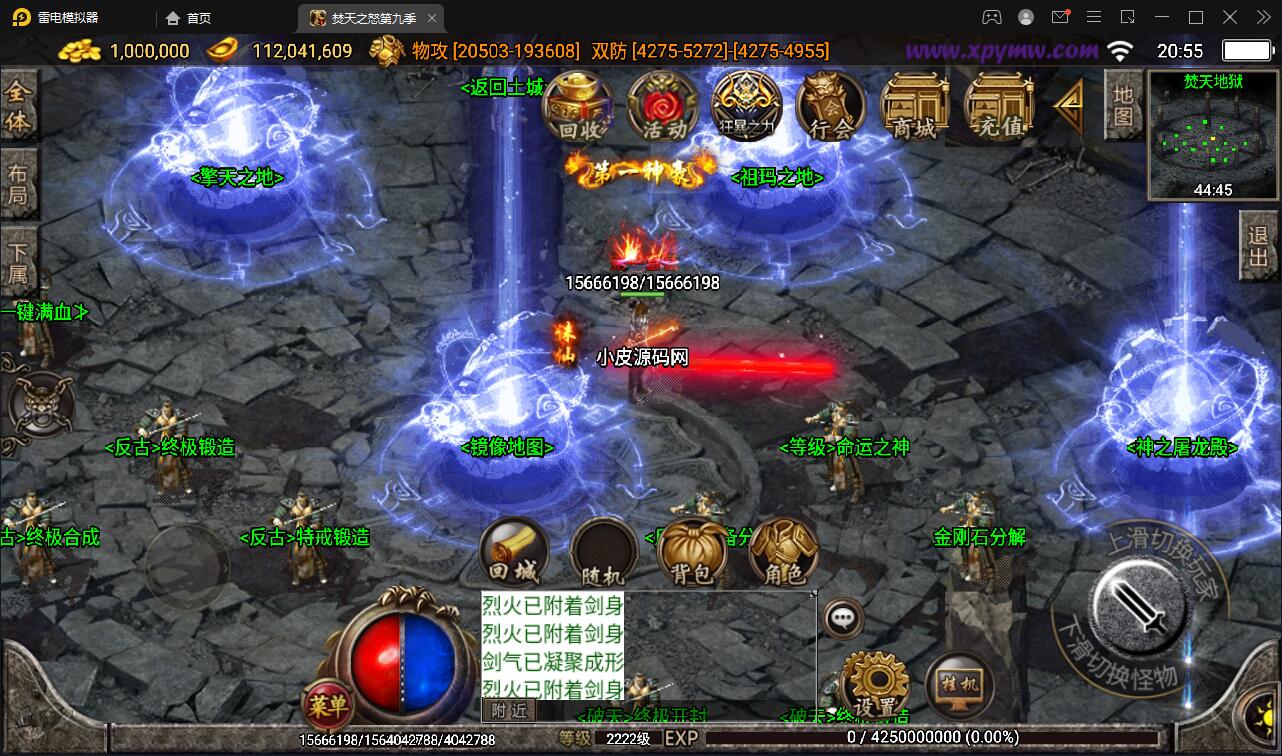Open the 商城 shop
This screenshot has width=1282, height=756.
(x=912, y=105)
